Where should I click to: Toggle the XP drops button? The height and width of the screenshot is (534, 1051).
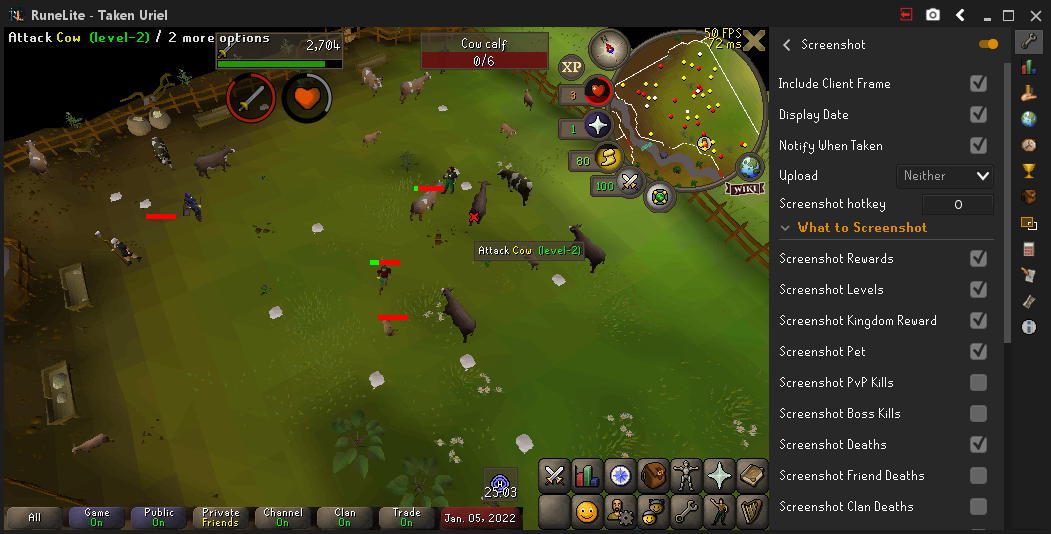point(571,67)
